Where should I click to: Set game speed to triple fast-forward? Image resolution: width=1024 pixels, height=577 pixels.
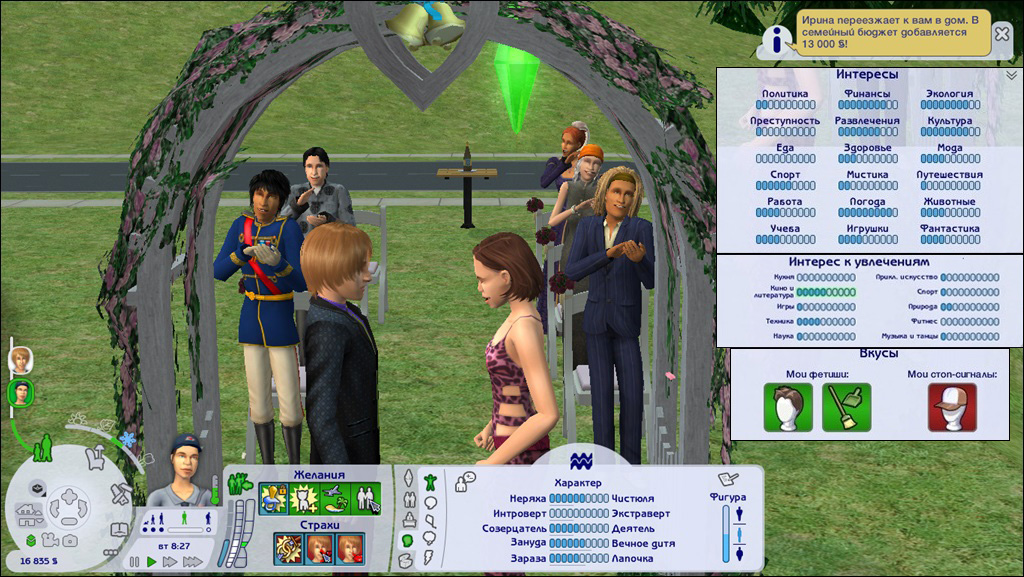[x=193, y=562]
